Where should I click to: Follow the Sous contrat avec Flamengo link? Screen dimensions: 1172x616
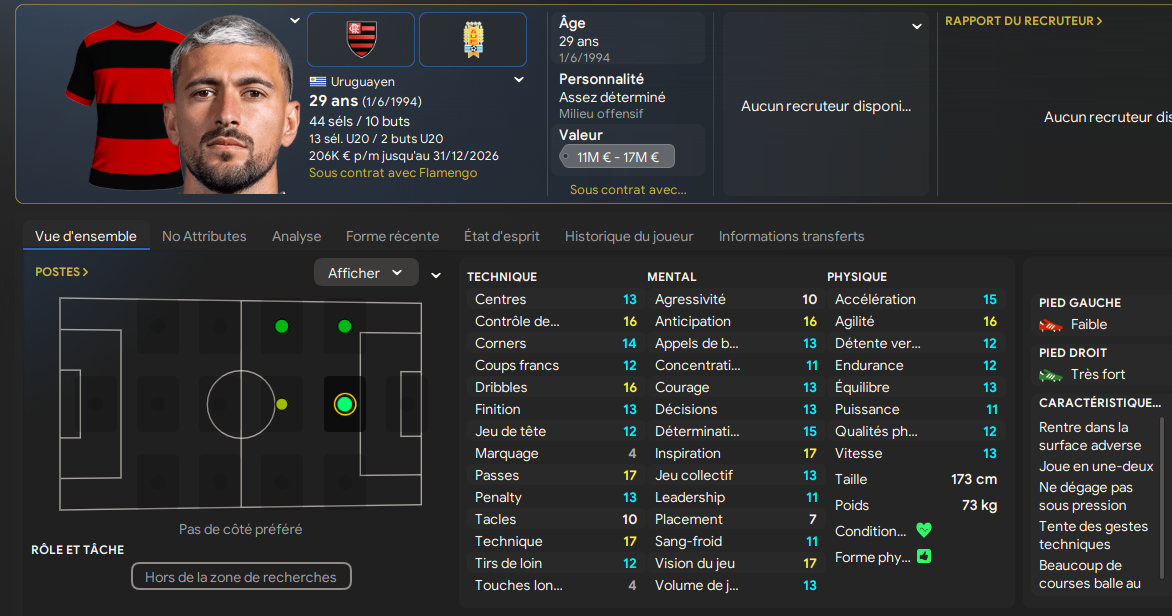click(x=393, y=173)
